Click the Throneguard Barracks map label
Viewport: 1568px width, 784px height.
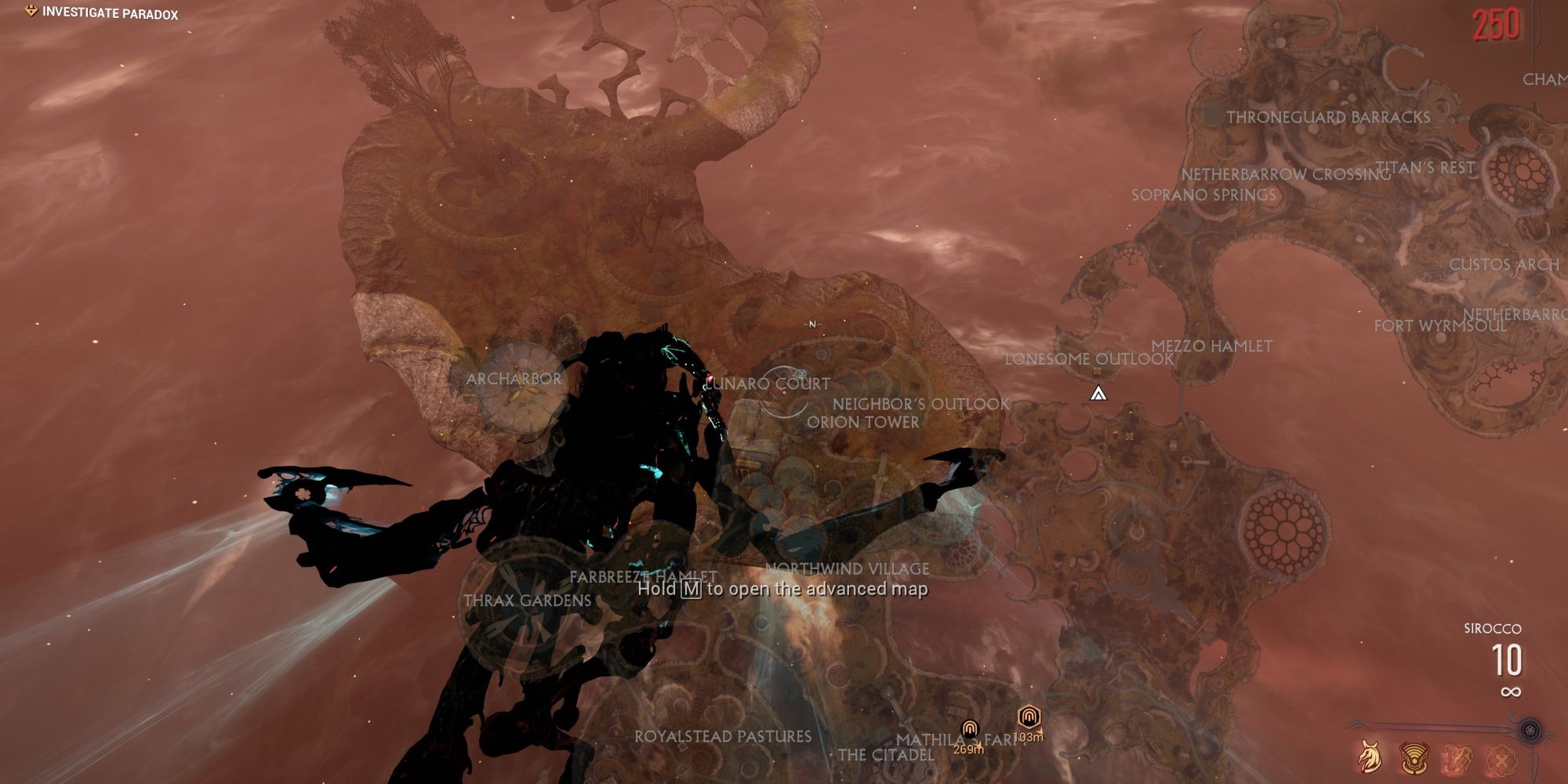pos(1330,116)
